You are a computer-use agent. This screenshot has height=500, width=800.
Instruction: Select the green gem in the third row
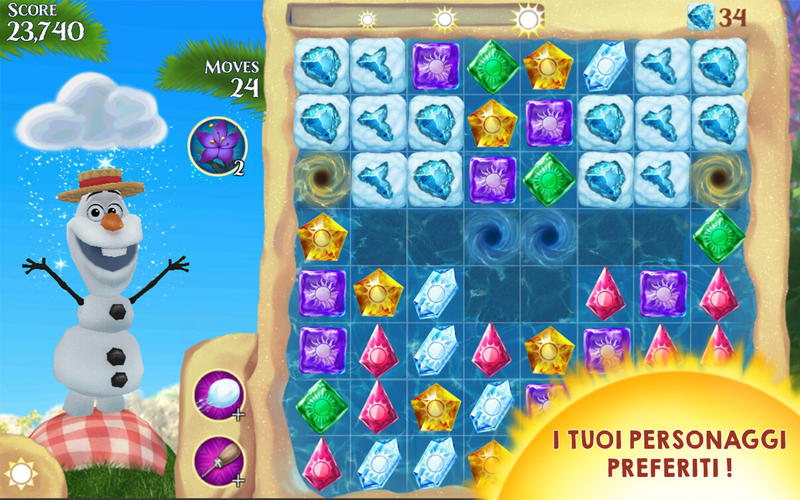(549, 179)
